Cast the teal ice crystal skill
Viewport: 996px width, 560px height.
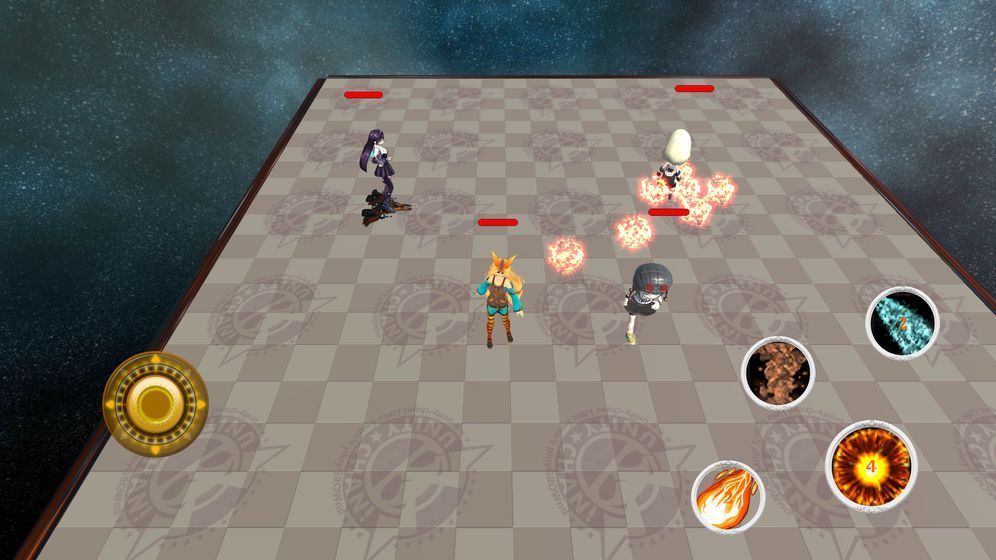[902, 322]
